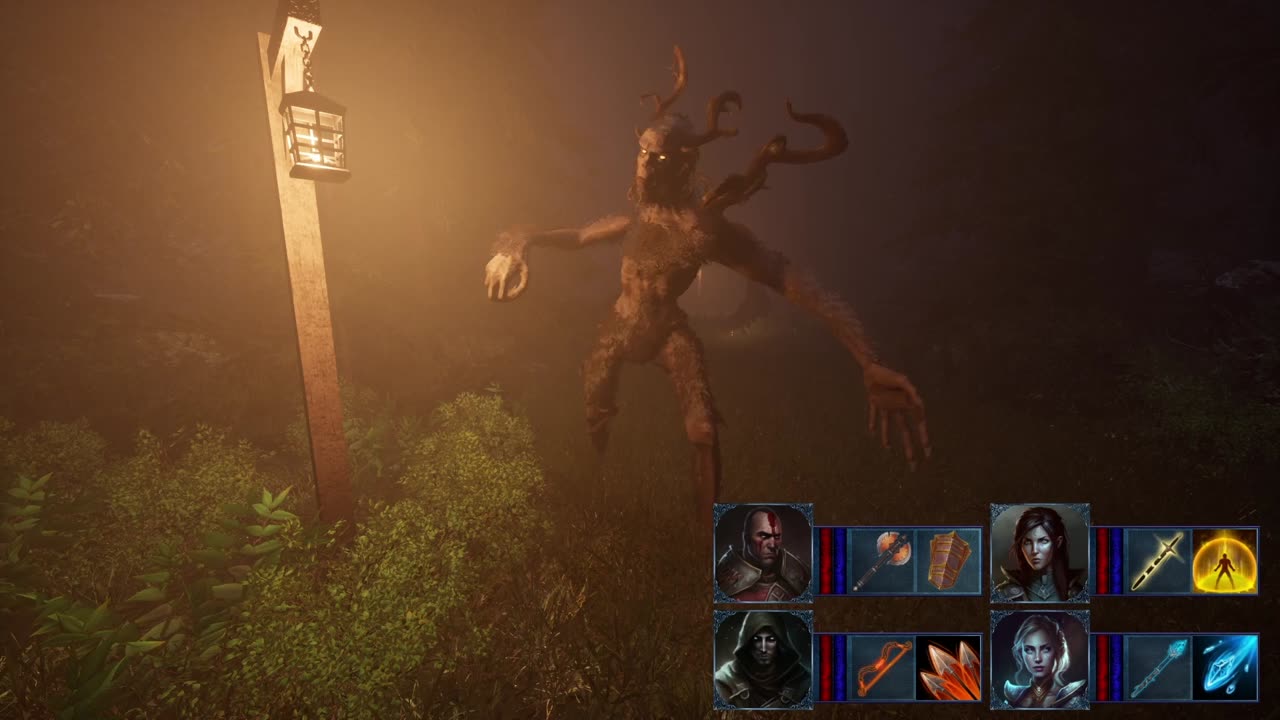
Task: Select the dark-haired woman's portrait
Action: [x=1040, y=553]
